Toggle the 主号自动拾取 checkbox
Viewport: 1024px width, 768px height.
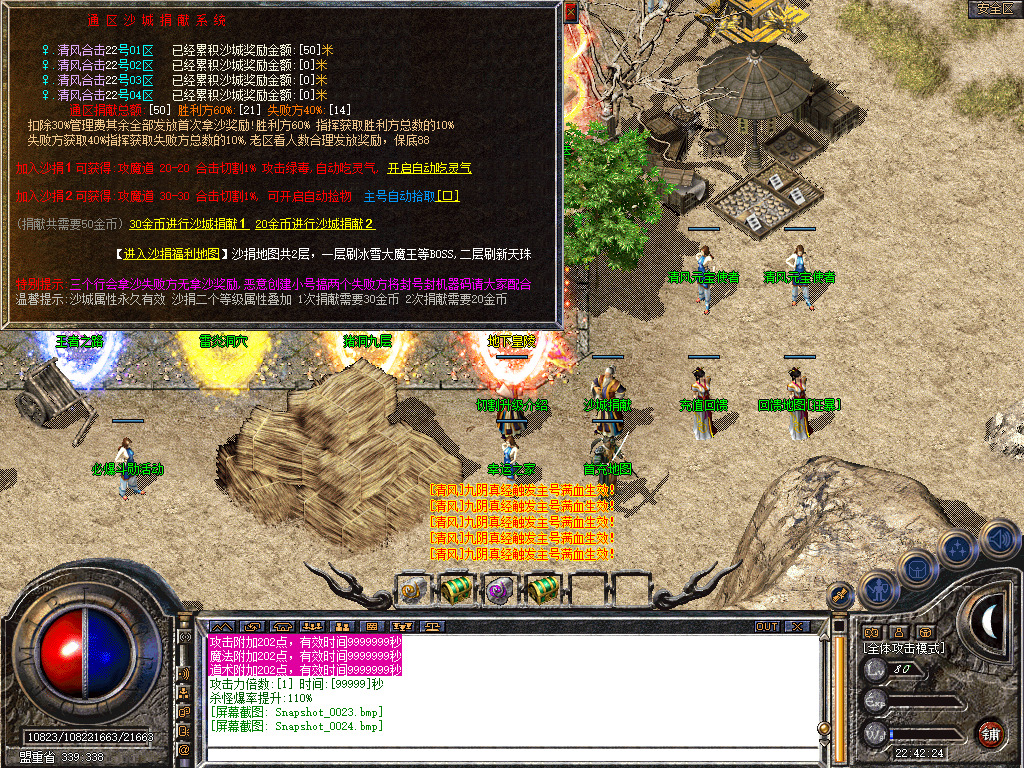449,197
